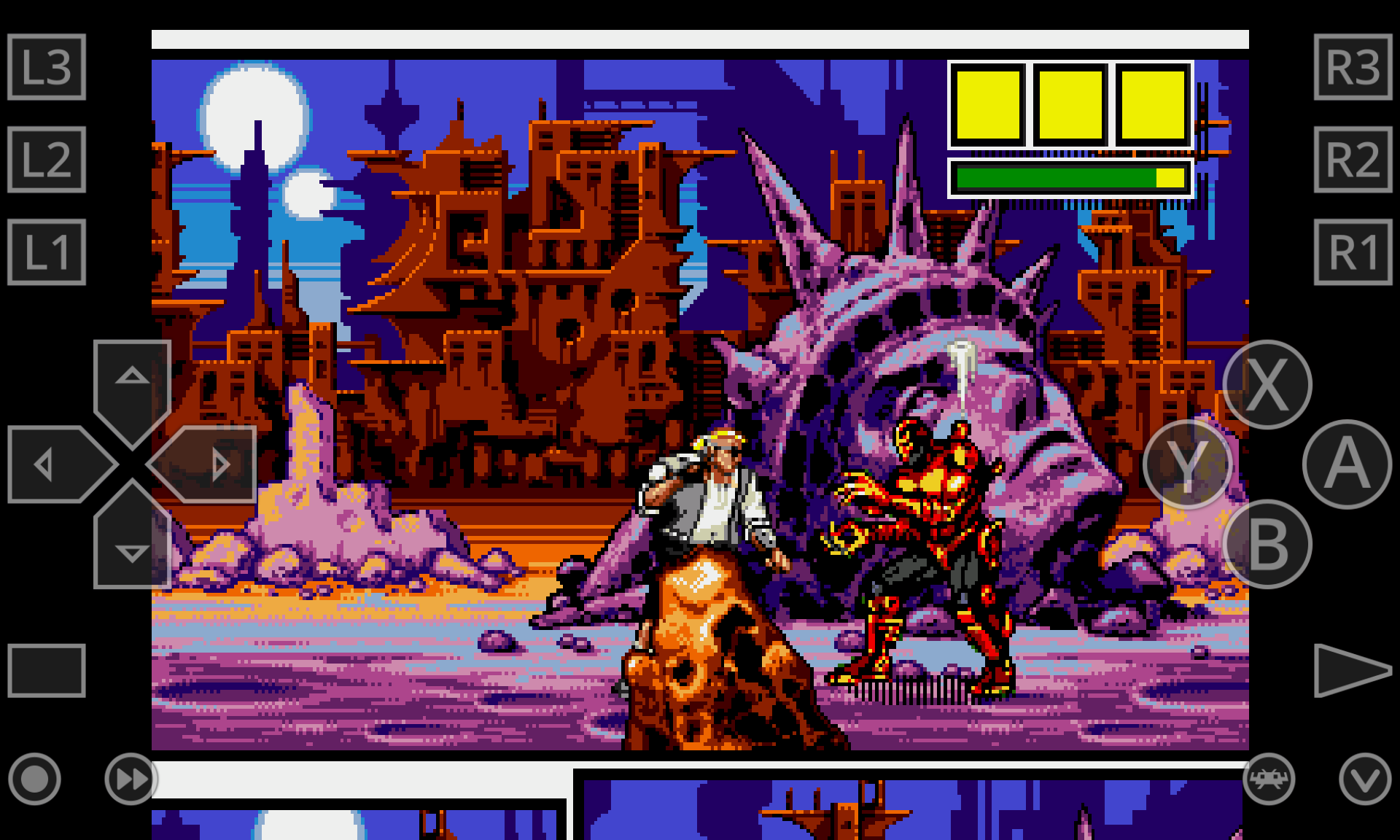
Task: Tap the L2 overlay button
Action: pos(47,160)
